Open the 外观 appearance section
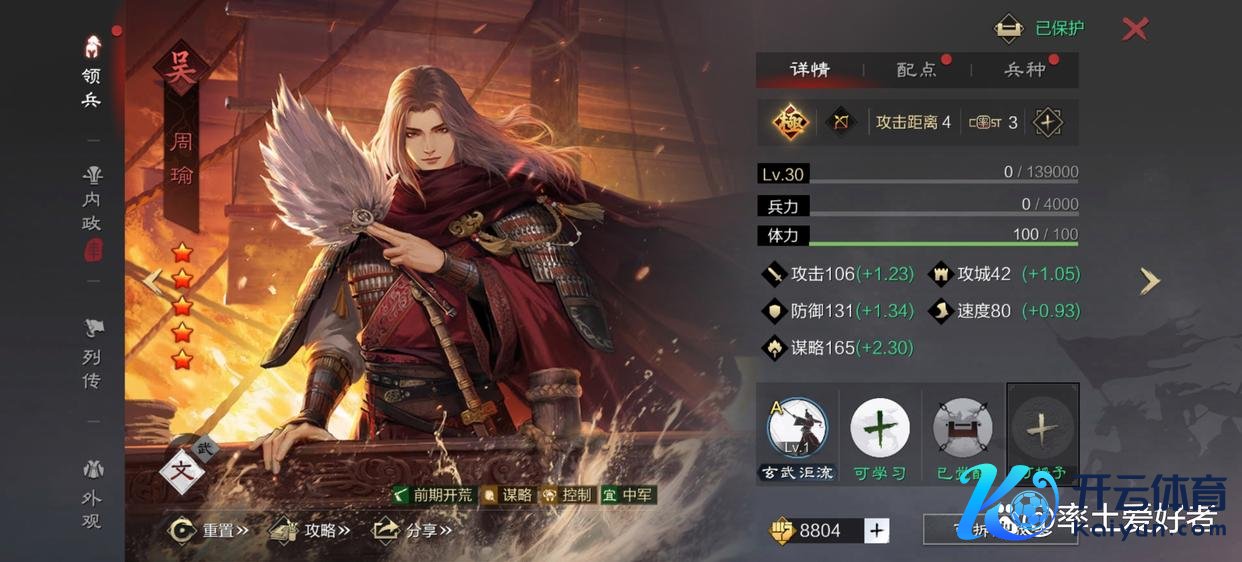Viewport: 1242px width, 562px height. [92, 495]
